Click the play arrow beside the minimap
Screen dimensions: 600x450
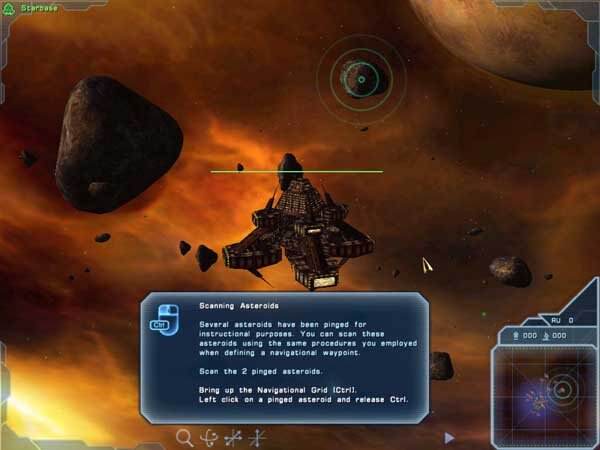click(x=449, y=437)
